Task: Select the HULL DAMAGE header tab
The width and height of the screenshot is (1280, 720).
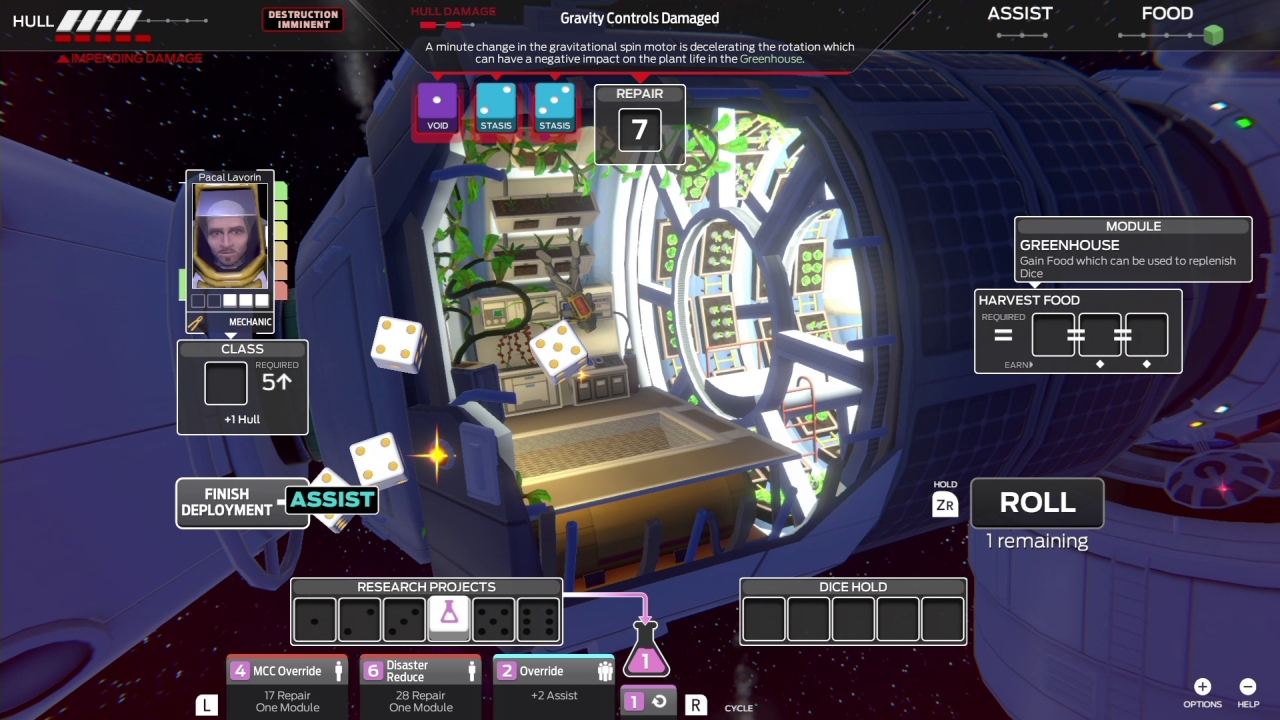Action: click(x=452, y=11)
